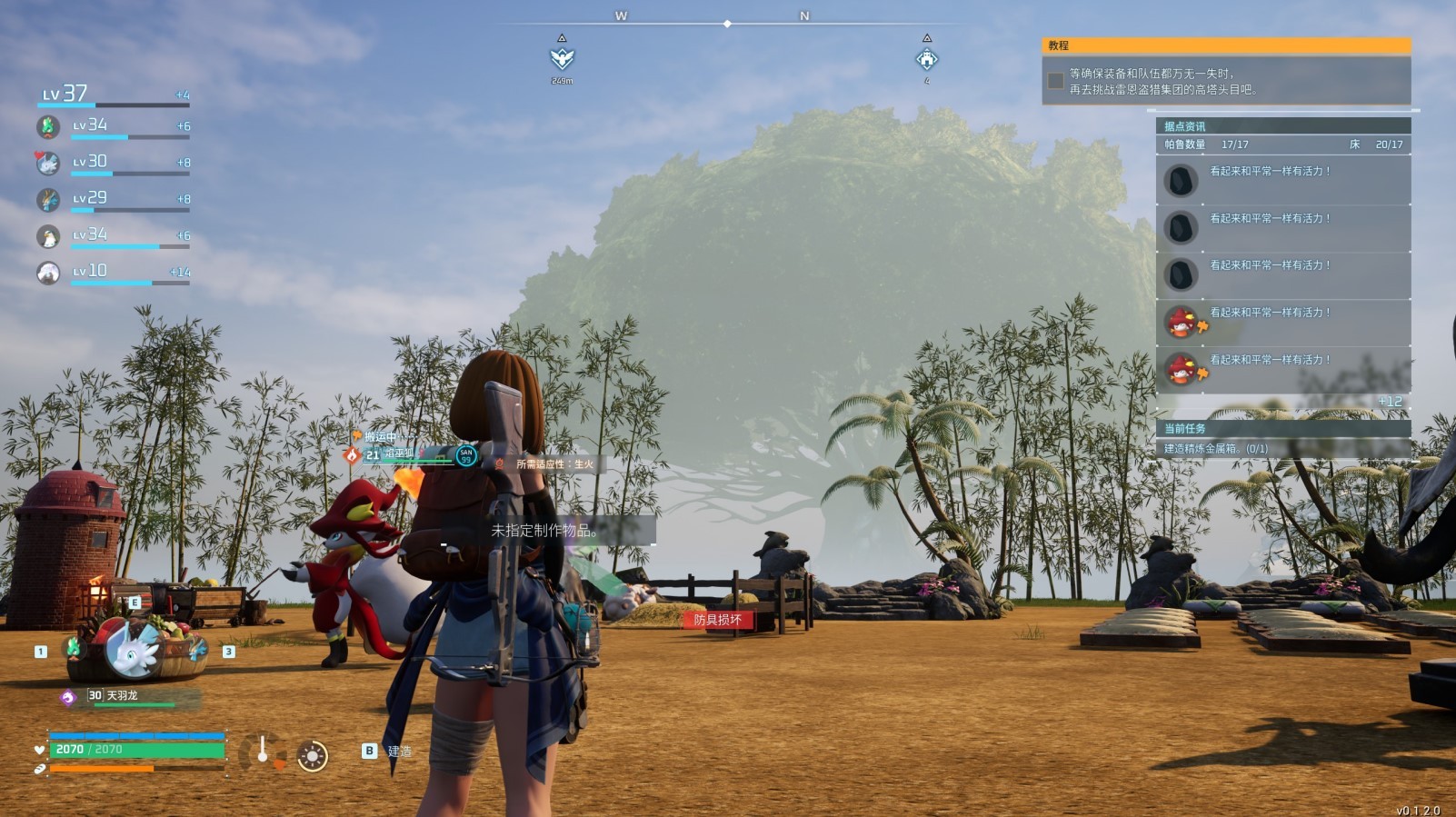1456x817 pixels.
Task: Click the shield marker on the compass
Action: [562, 59]
